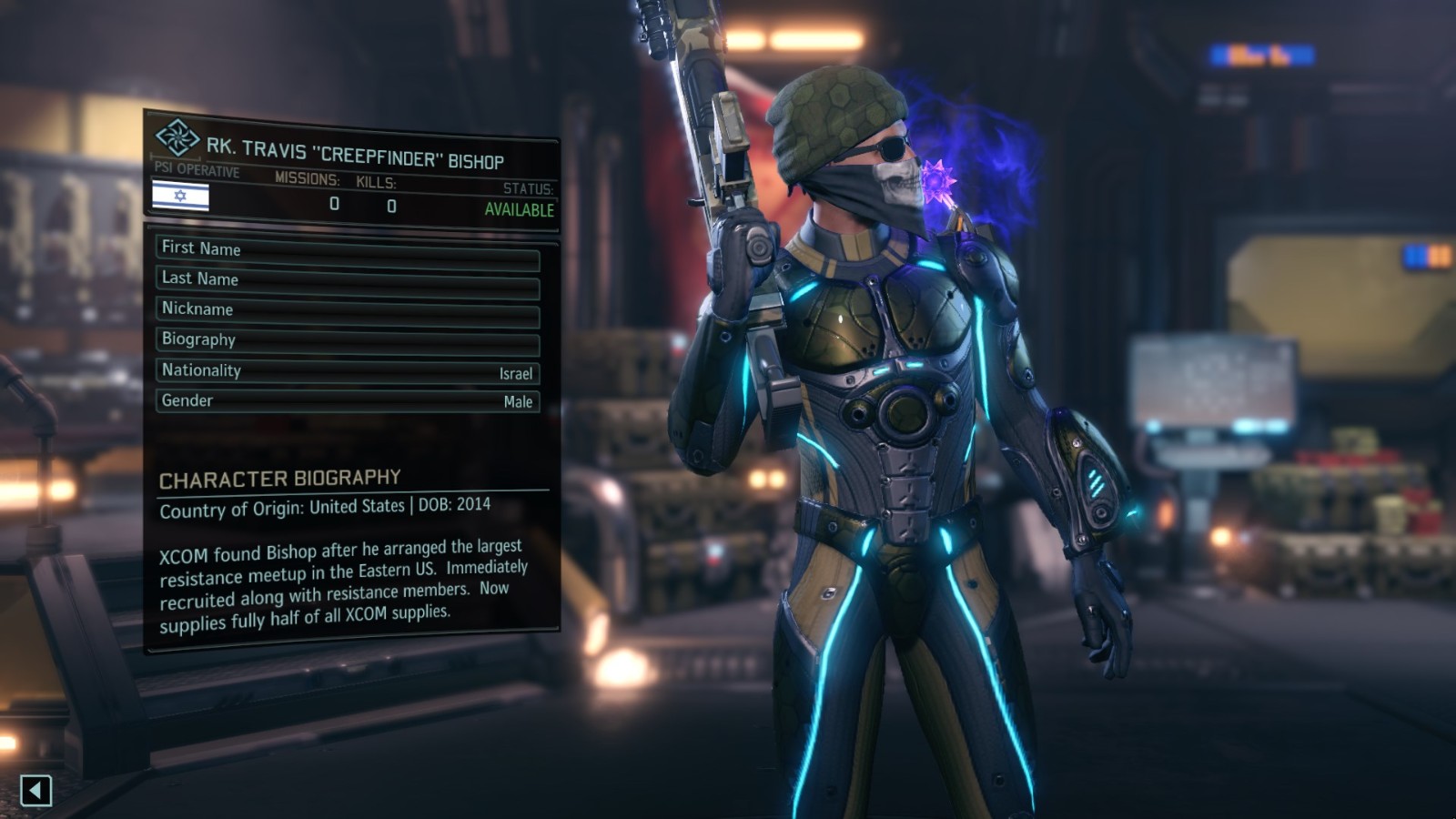1456x819 pixels.
Task: Toggle the Gender option
Action: (x=348, y=400)
